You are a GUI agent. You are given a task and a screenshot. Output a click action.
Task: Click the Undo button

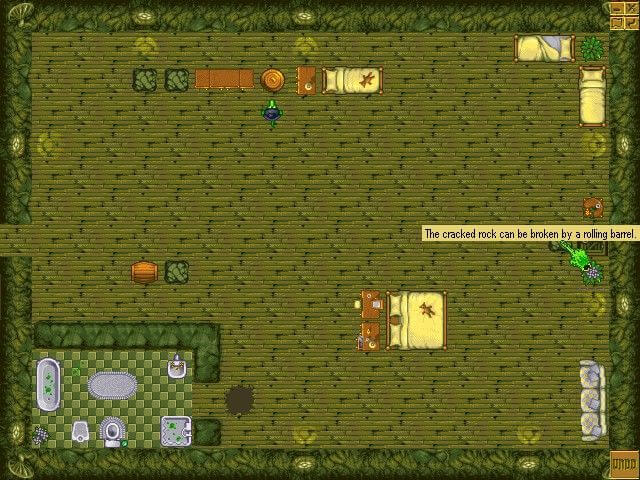pyautogui.click(x=623, y=465)
